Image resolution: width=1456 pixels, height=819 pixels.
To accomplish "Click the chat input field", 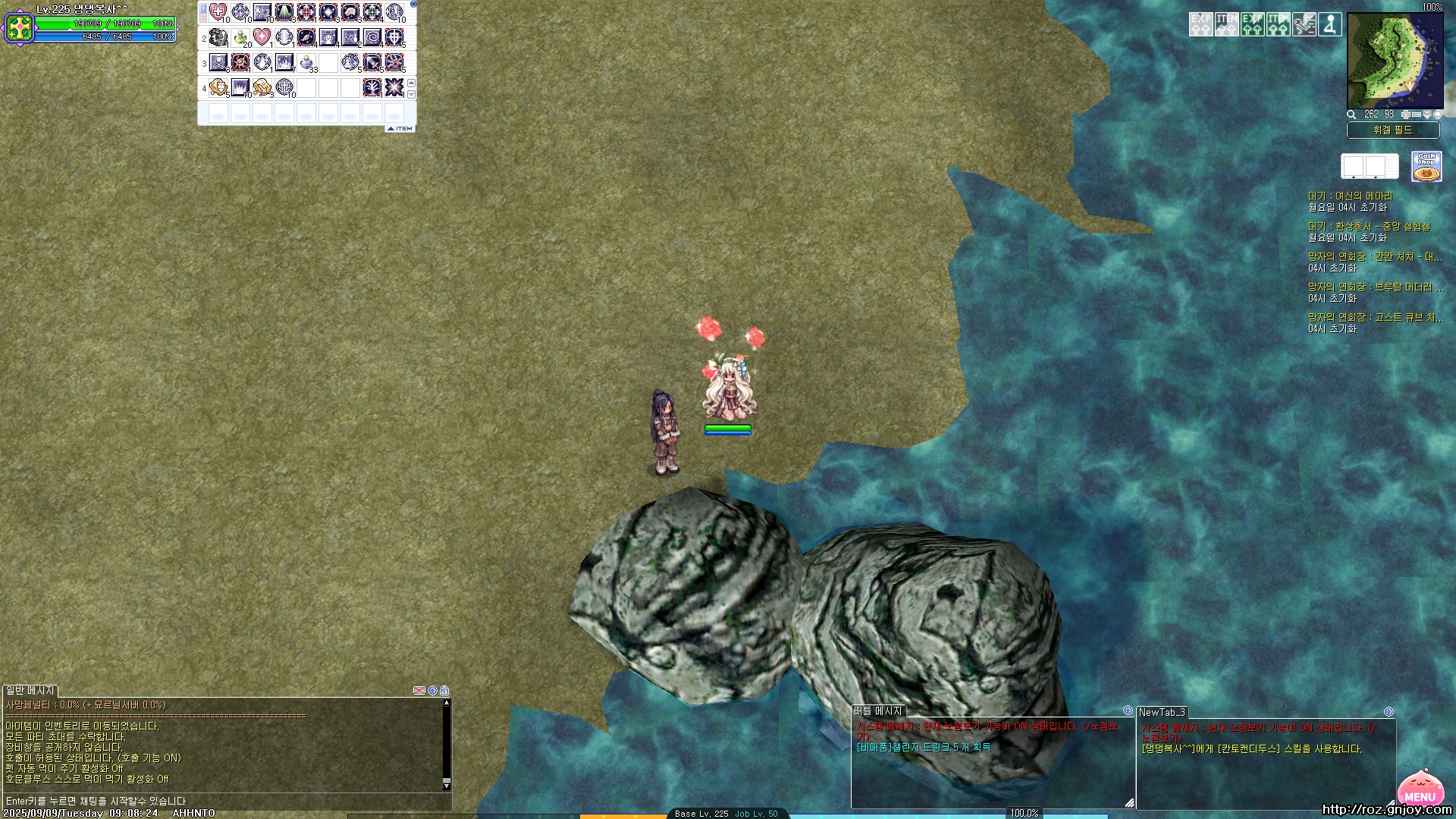I will tap(227, 801).
